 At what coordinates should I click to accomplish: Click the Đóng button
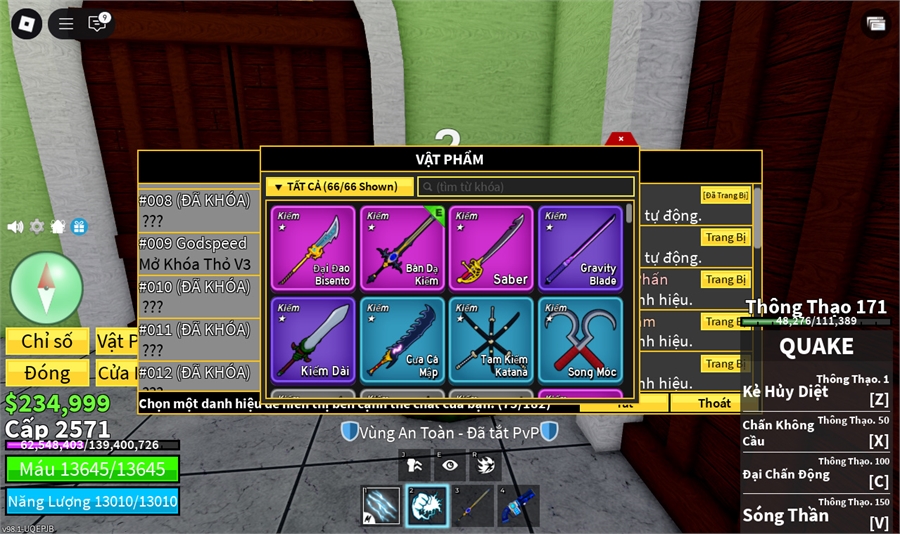[x=47, y=373]
